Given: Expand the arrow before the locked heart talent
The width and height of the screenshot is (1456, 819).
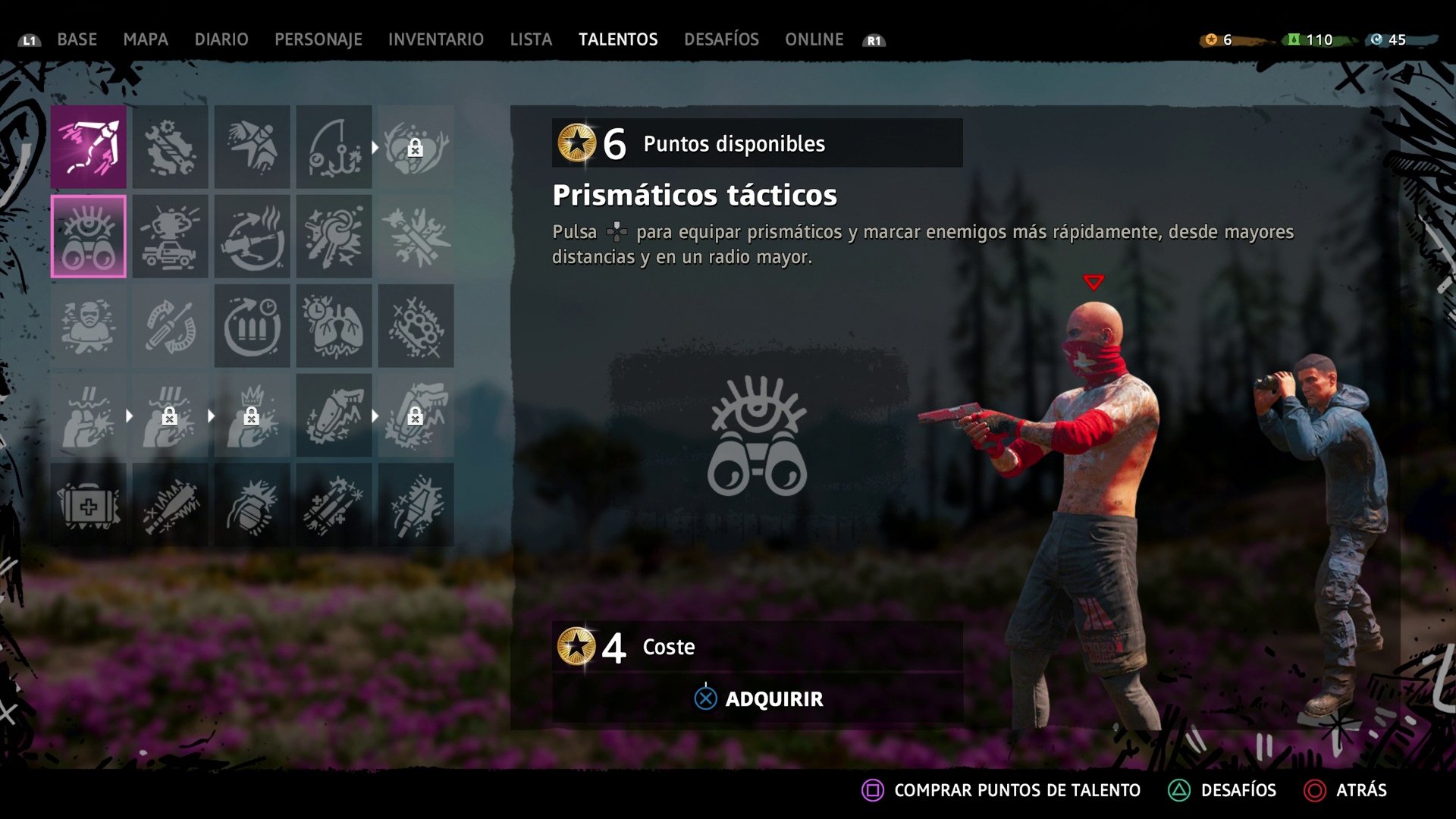Looking at the screenshot, I should [x=375, y=148].
